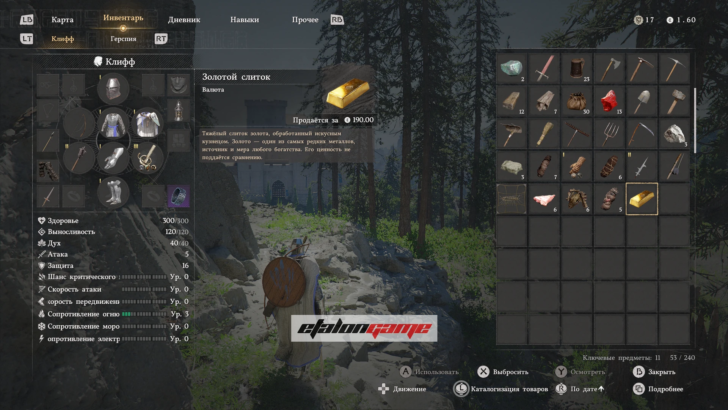The width and height of the screenshot is (728, 410).
Task: Open the Карта tab
Action: pos(62,19)
